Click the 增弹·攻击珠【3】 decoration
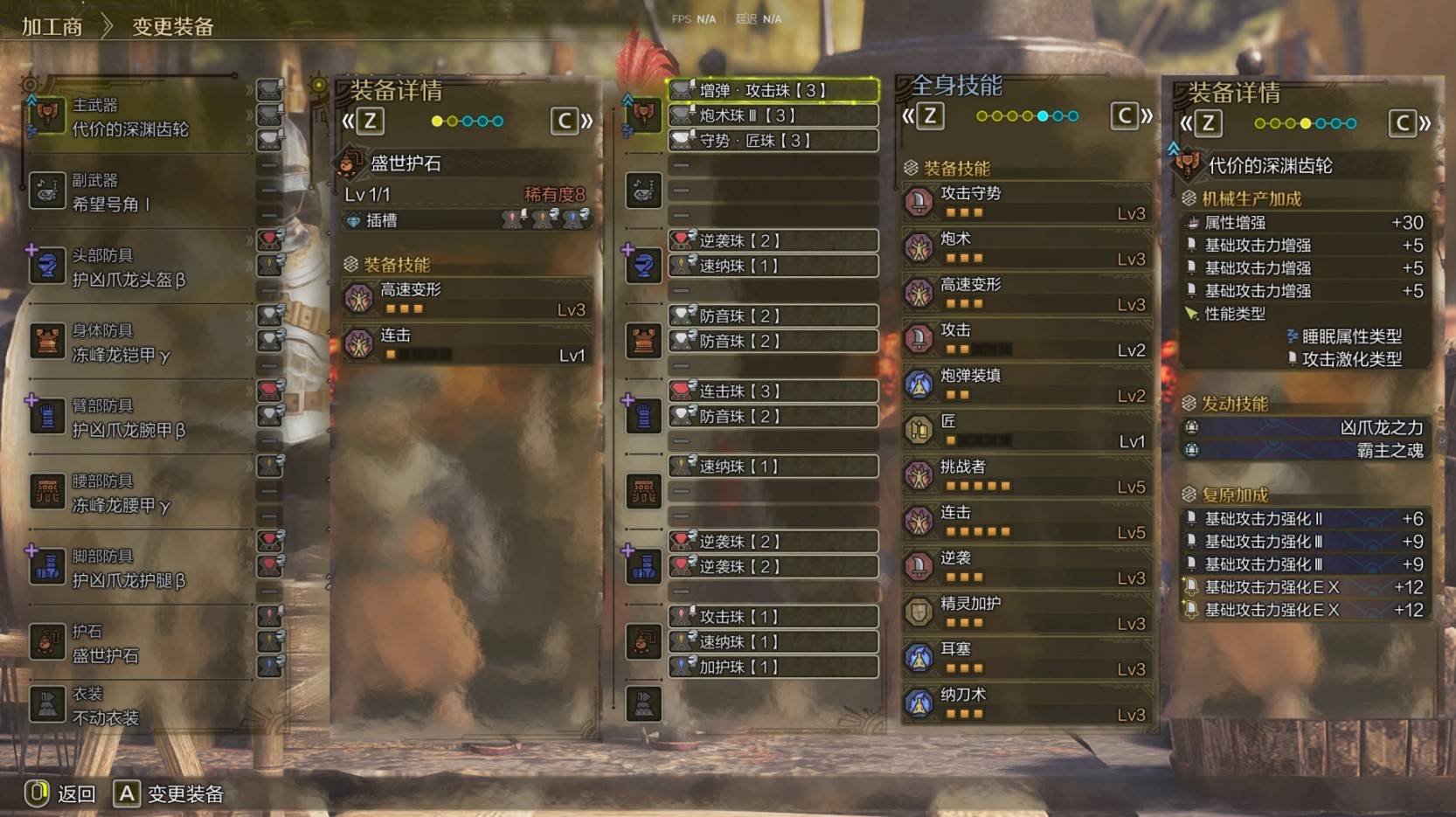 (x=773, y=90)
